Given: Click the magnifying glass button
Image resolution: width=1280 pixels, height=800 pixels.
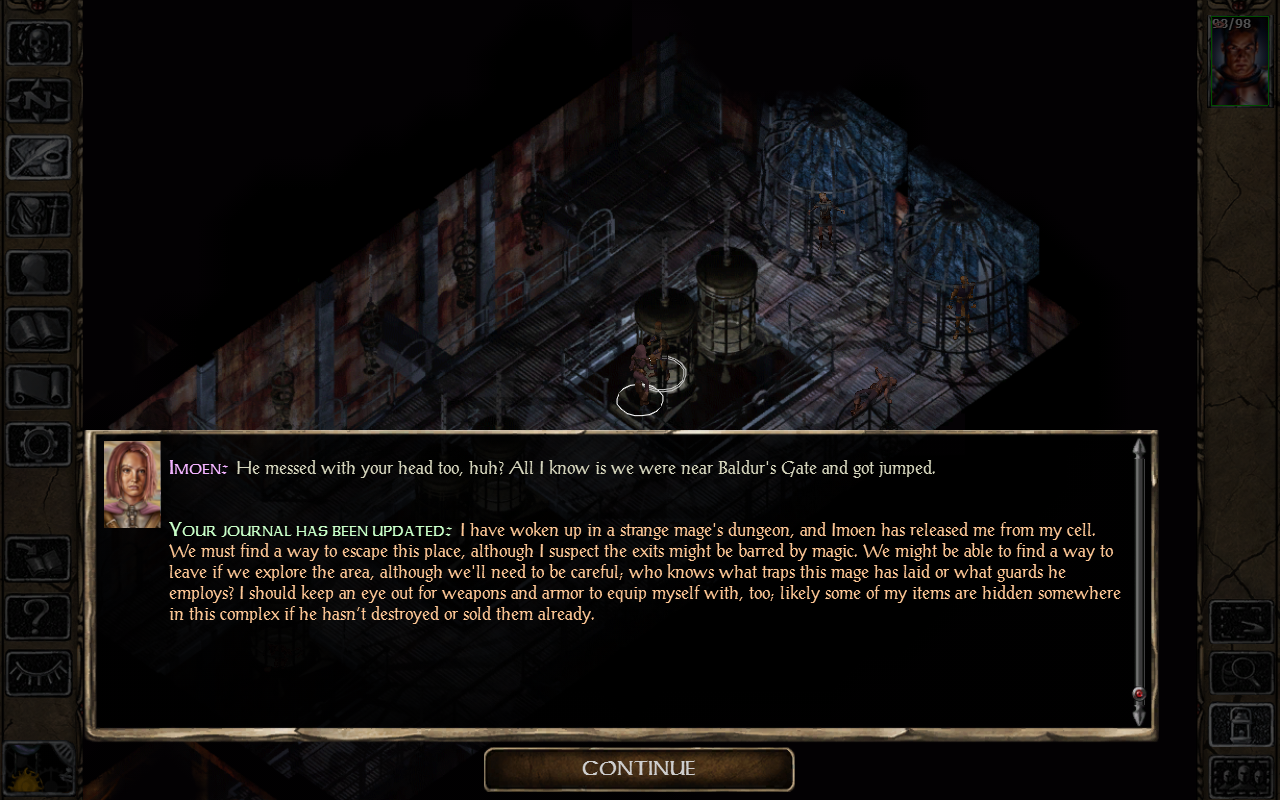Looking at the screenshot, I should pyautogui.click(x=1241, y=673).
